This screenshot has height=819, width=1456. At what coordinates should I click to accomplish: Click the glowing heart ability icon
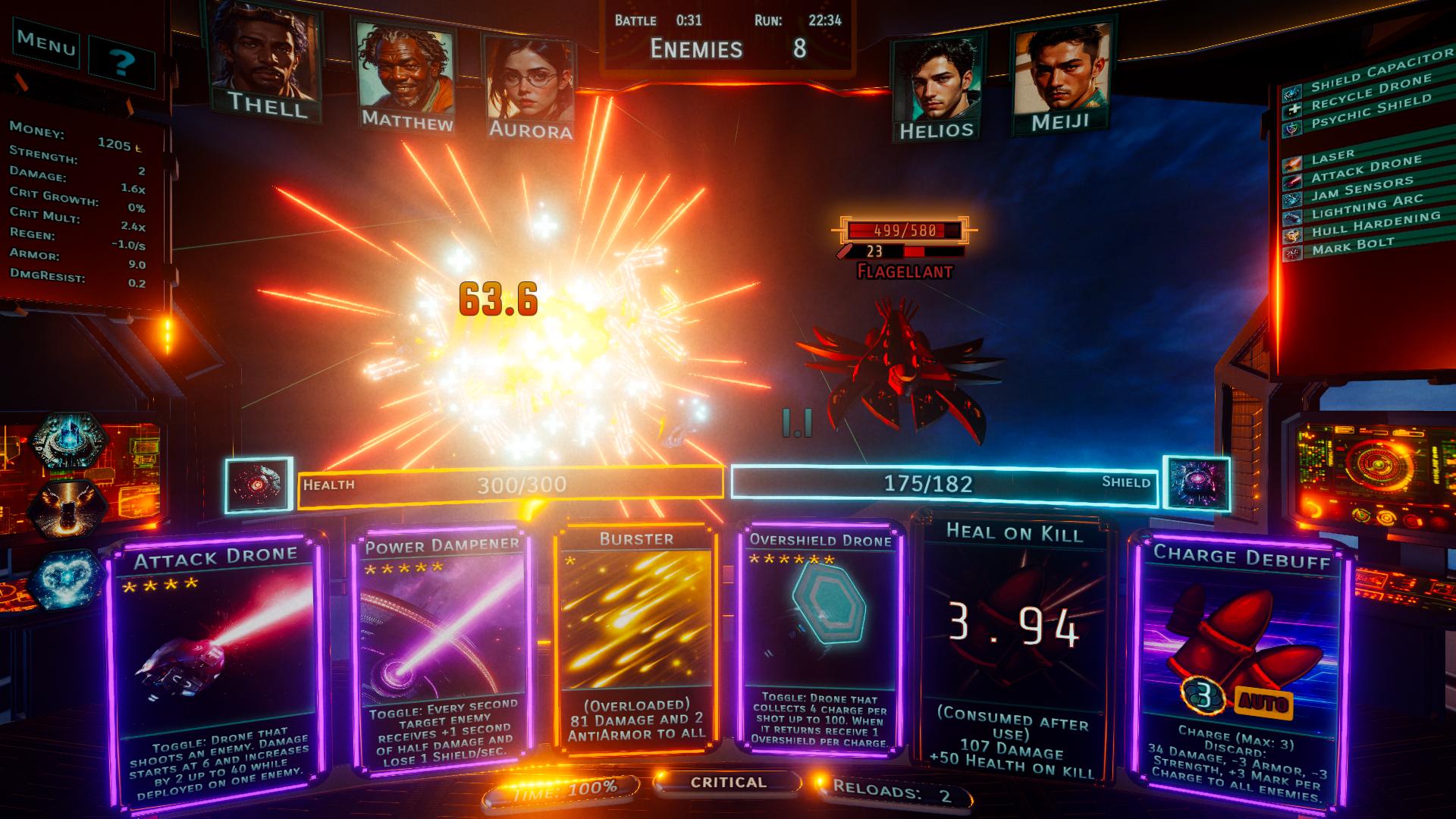(67, 580)
